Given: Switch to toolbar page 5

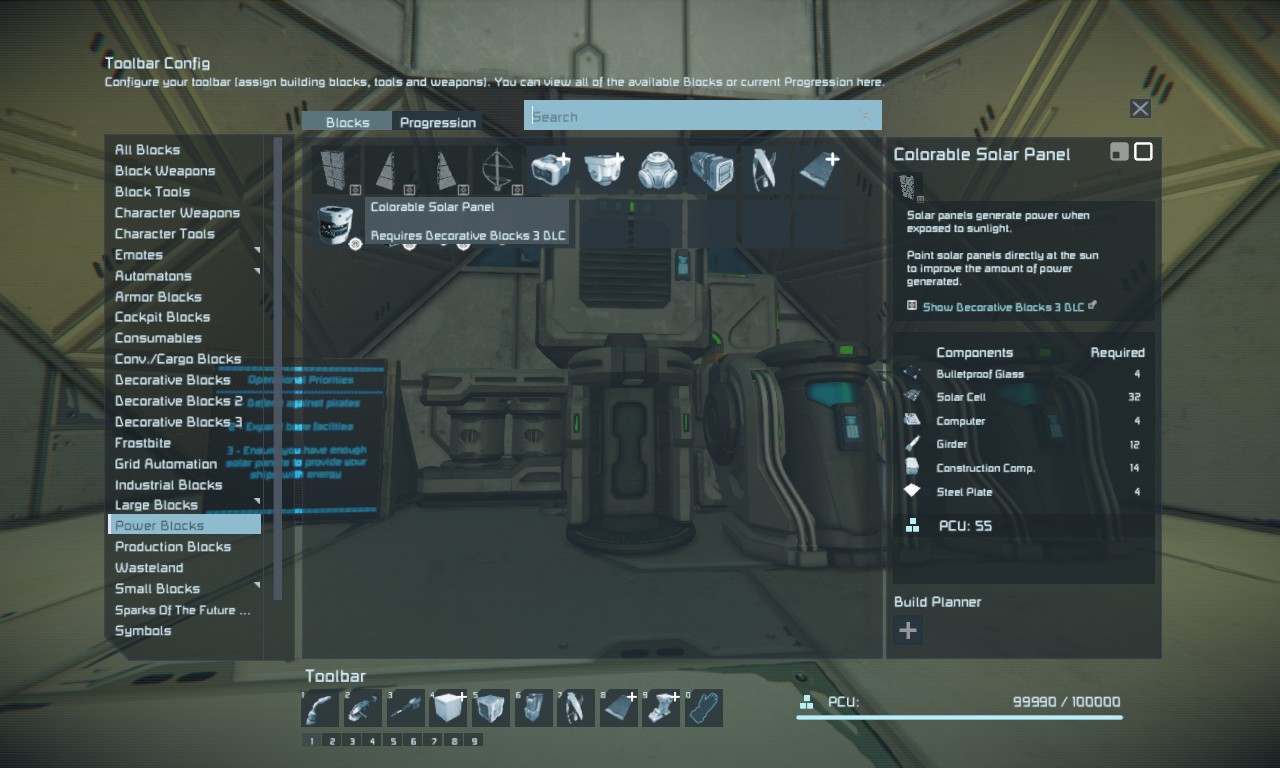Looking at the screenshot, I should click(x=392, y=741).
